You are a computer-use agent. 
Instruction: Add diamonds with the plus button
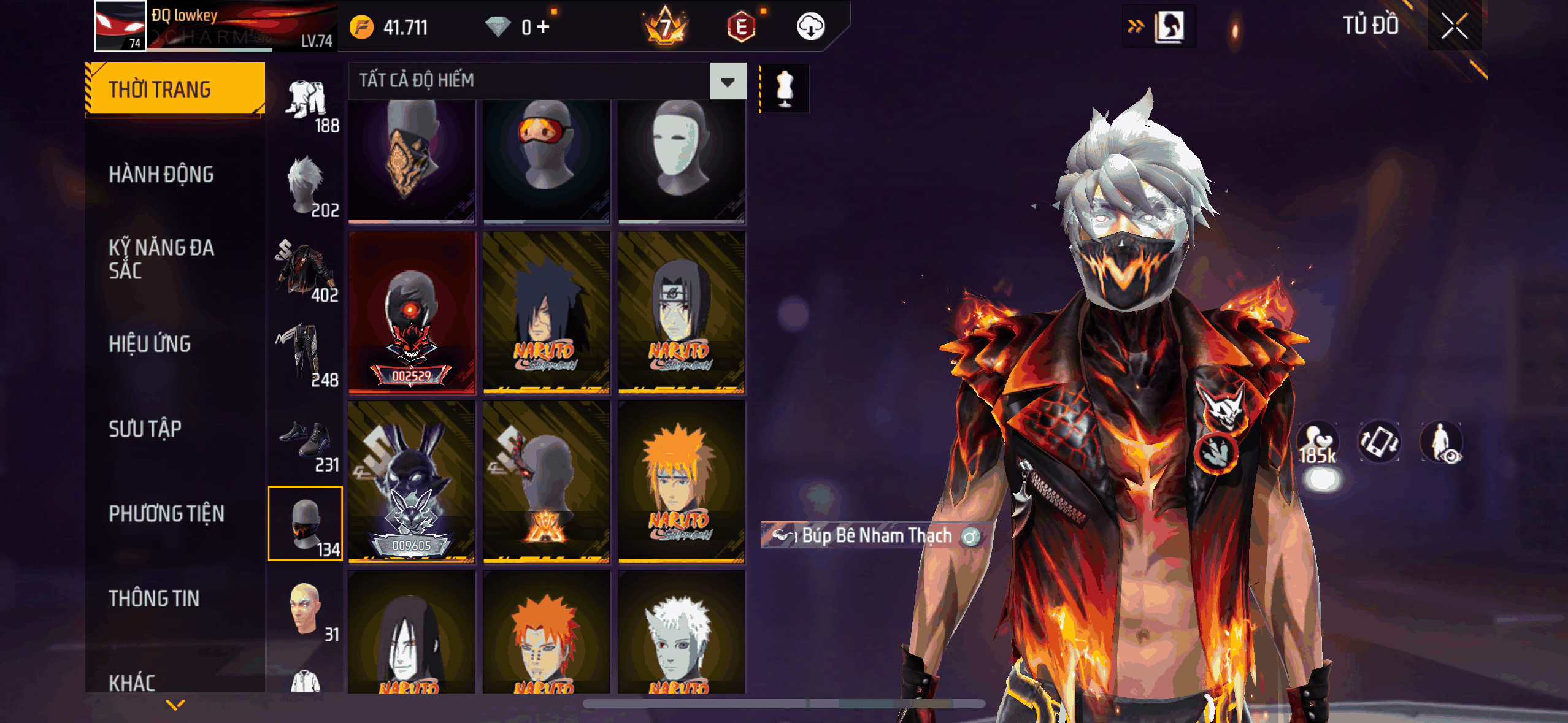(543, 26)
